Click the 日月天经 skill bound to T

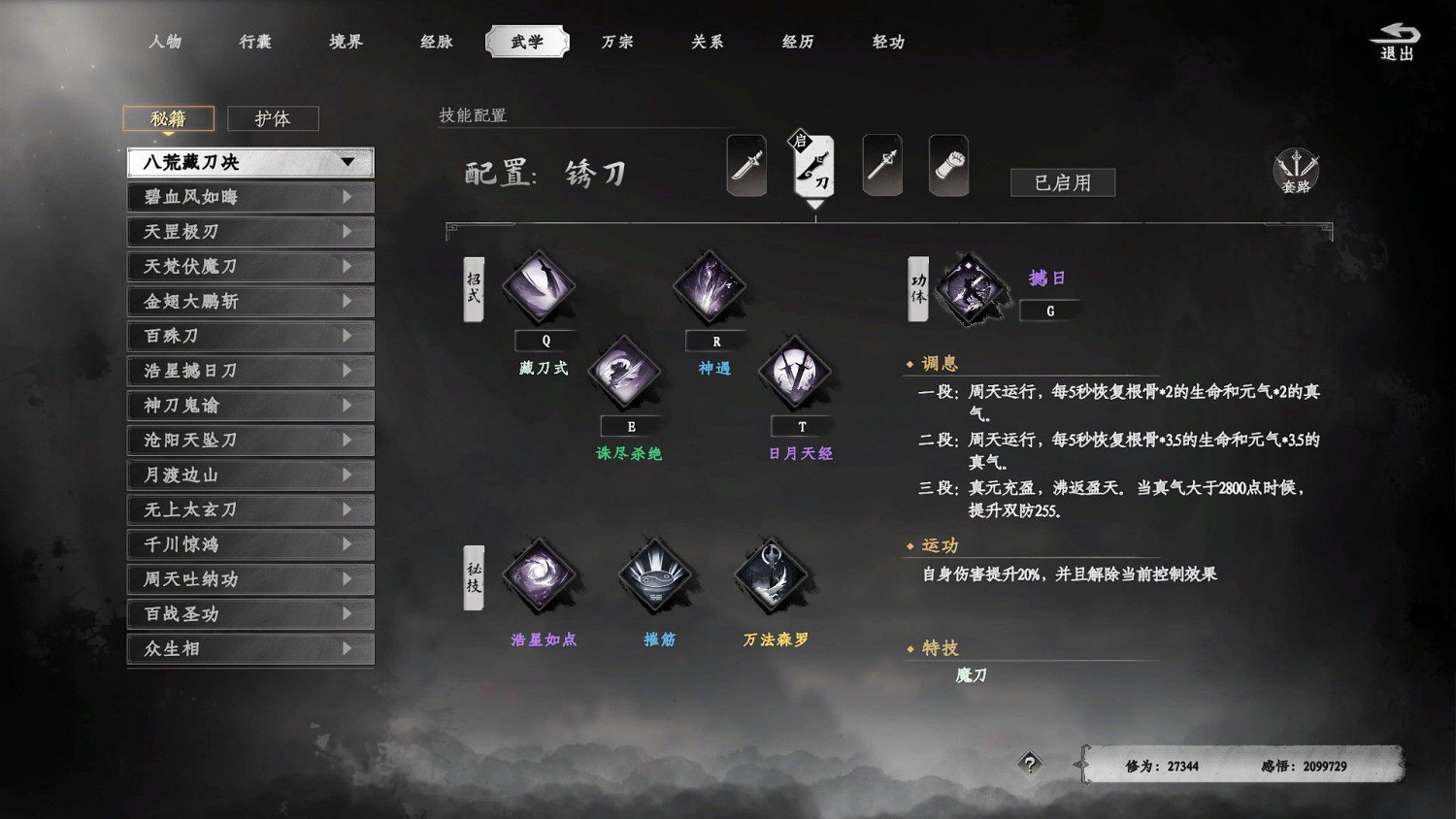coord(796,373)
